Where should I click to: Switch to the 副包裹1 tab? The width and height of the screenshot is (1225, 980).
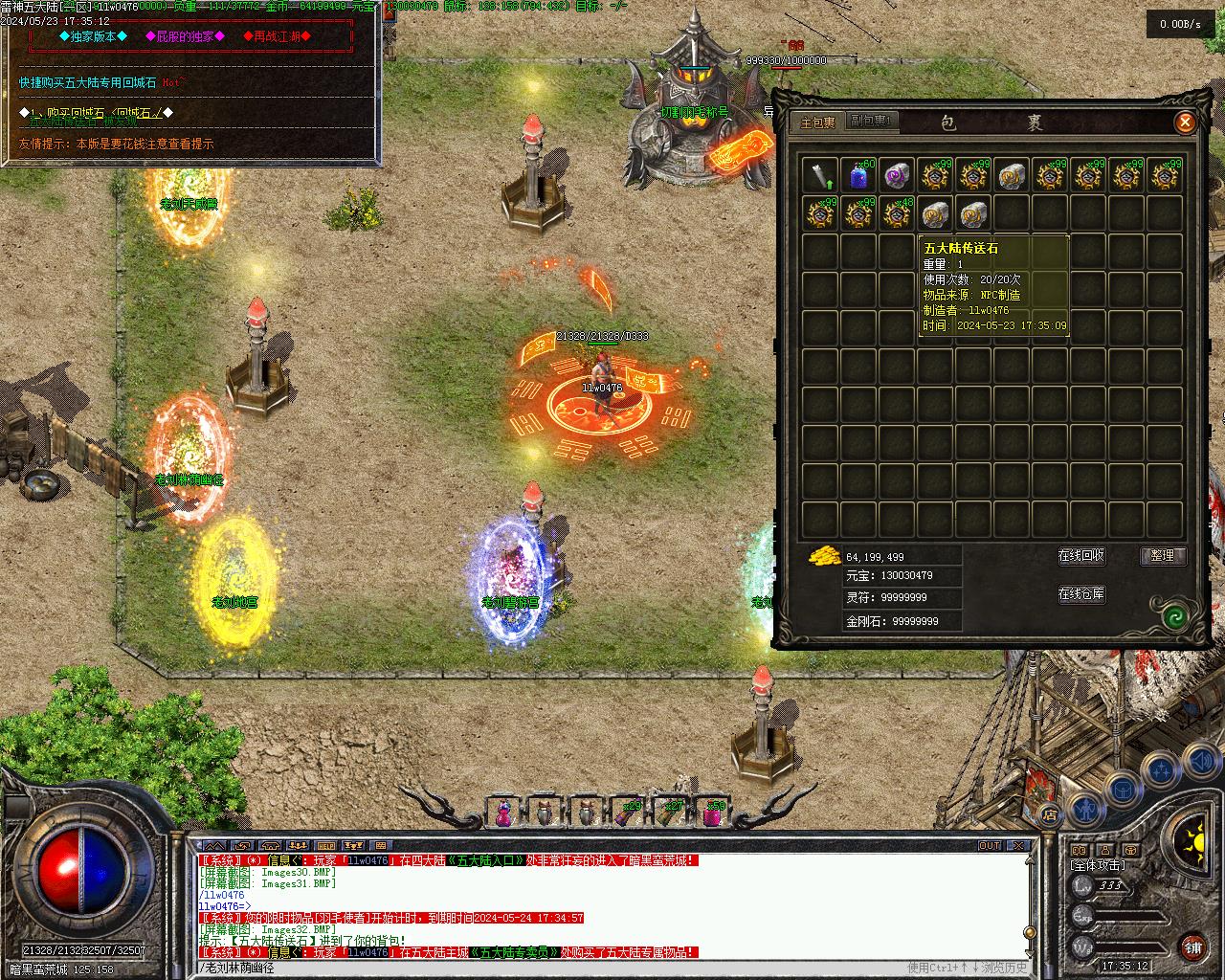coord(871,122)
